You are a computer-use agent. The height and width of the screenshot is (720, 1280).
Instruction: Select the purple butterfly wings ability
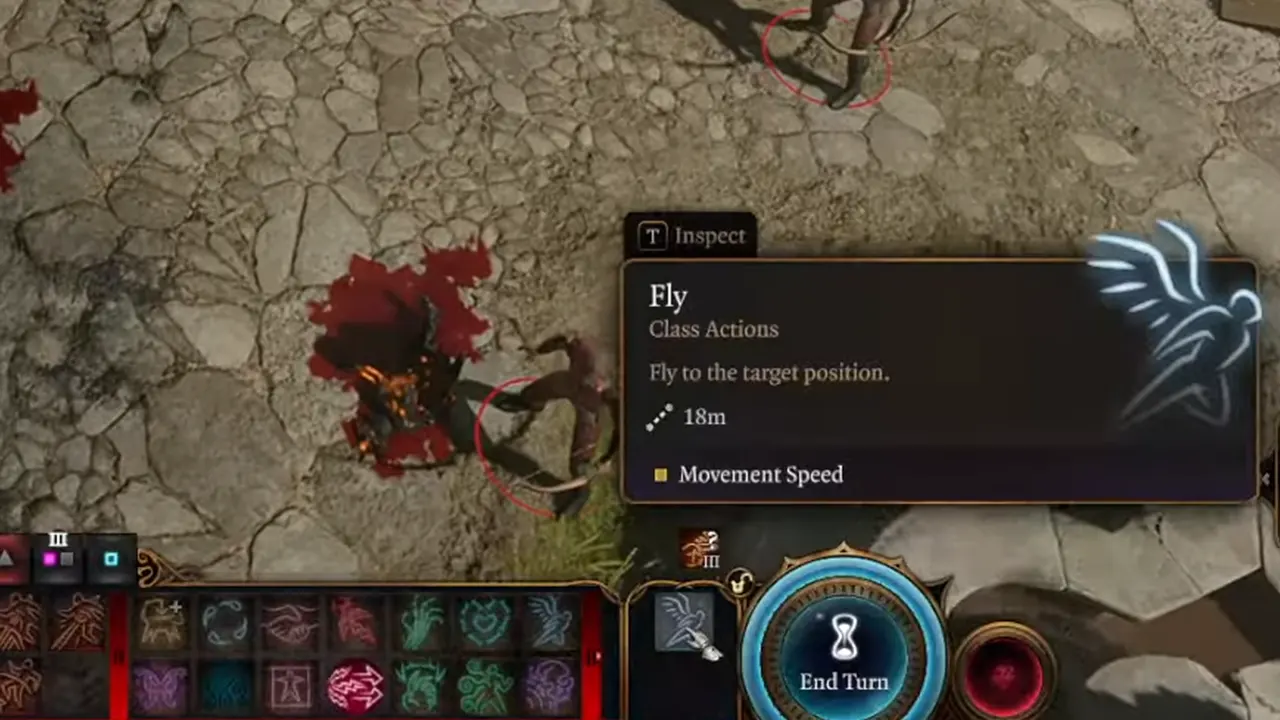pos(159,686)
